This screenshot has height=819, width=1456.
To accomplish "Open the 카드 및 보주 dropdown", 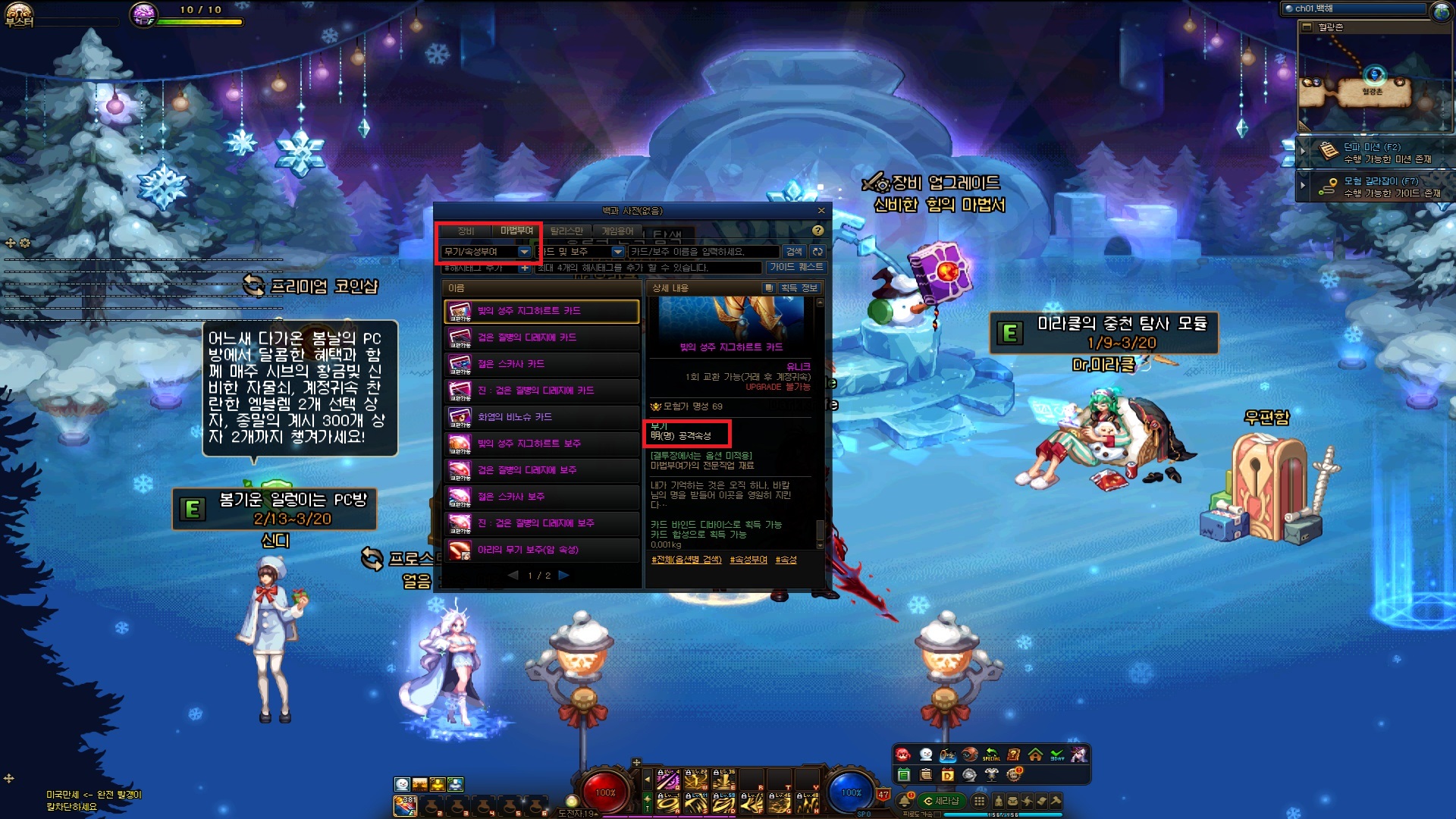I will tap(617, 252).
